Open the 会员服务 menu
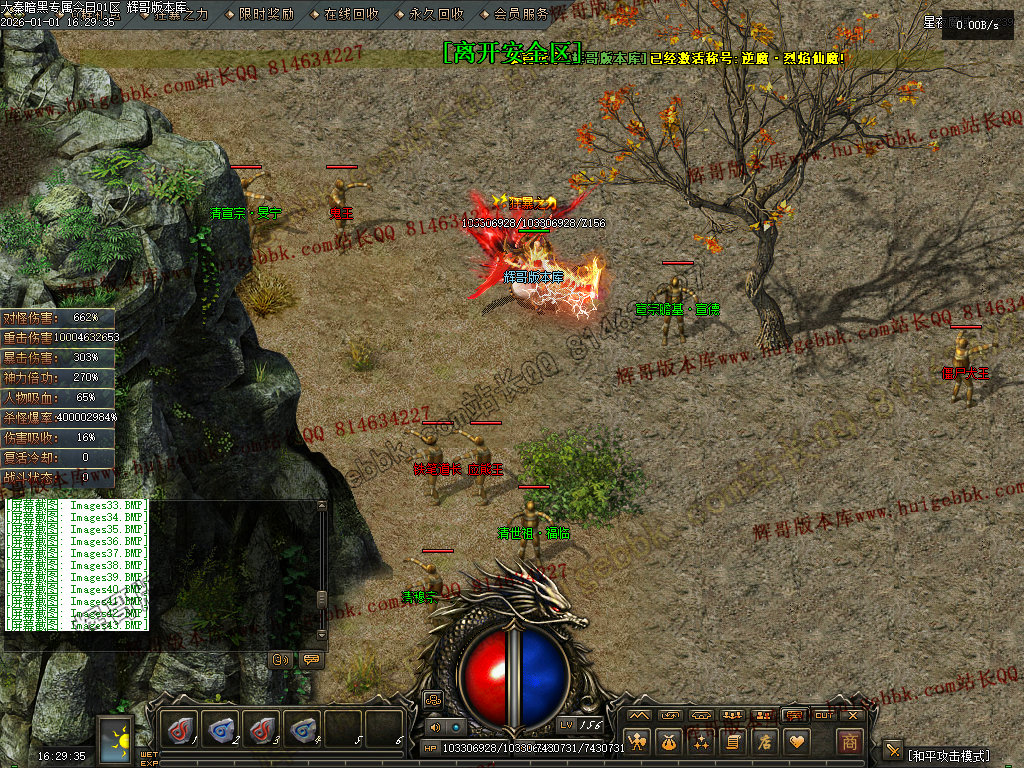The image size is (1024, 768). pyautogui.click(x=520, y=14)
